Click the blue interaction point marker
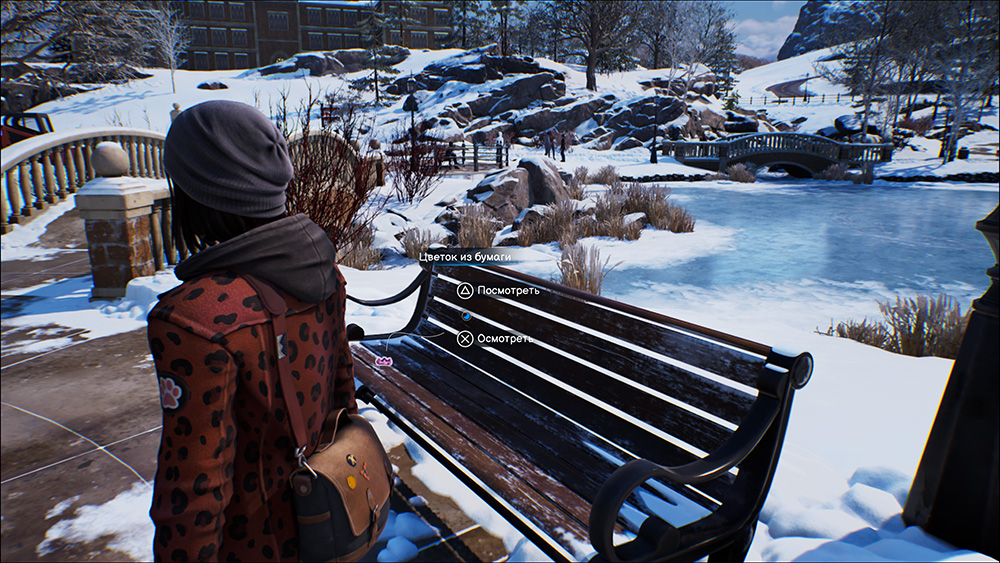 pos(465,315)
